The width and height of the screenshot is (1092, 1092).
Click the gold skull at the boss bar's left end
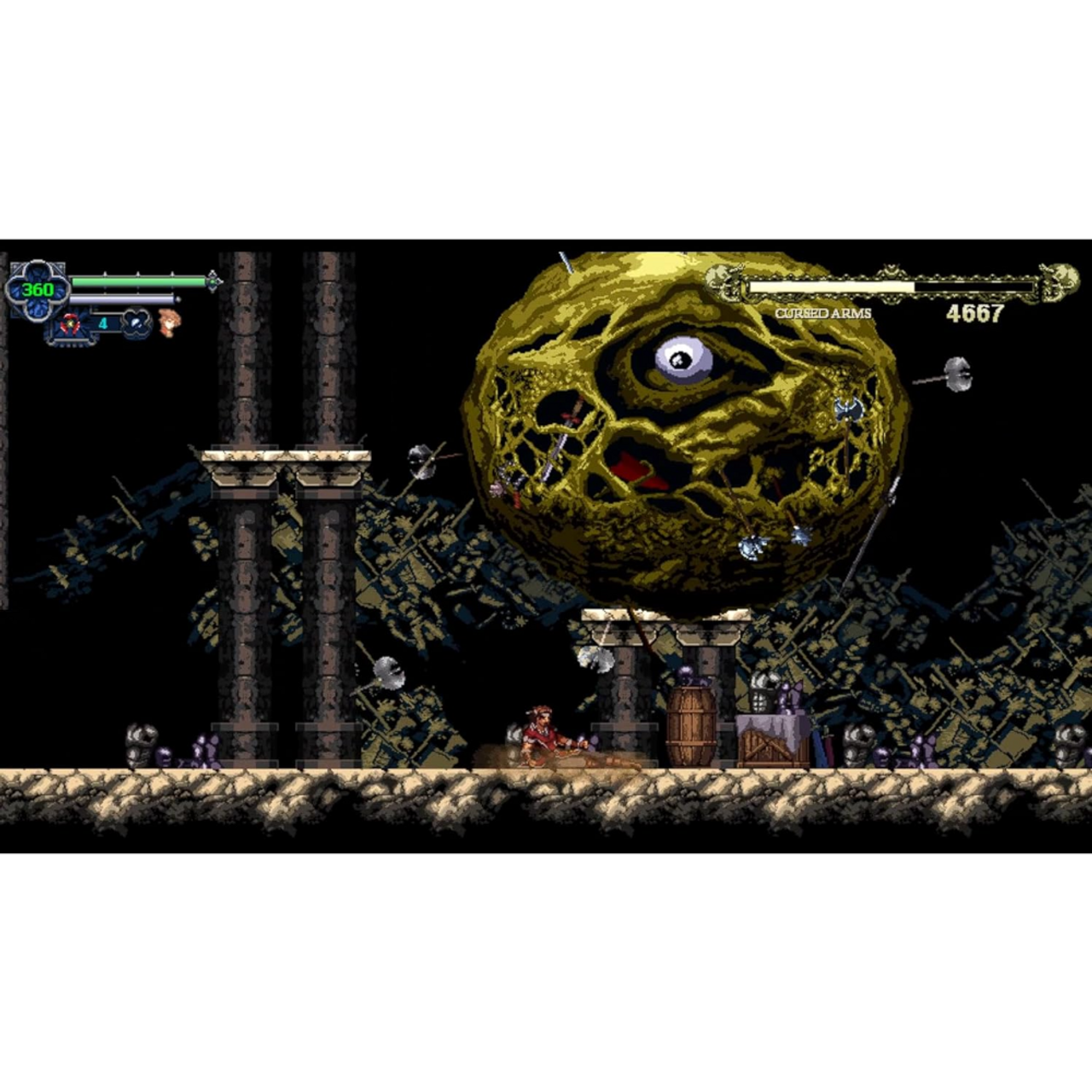tap(719, 282)
